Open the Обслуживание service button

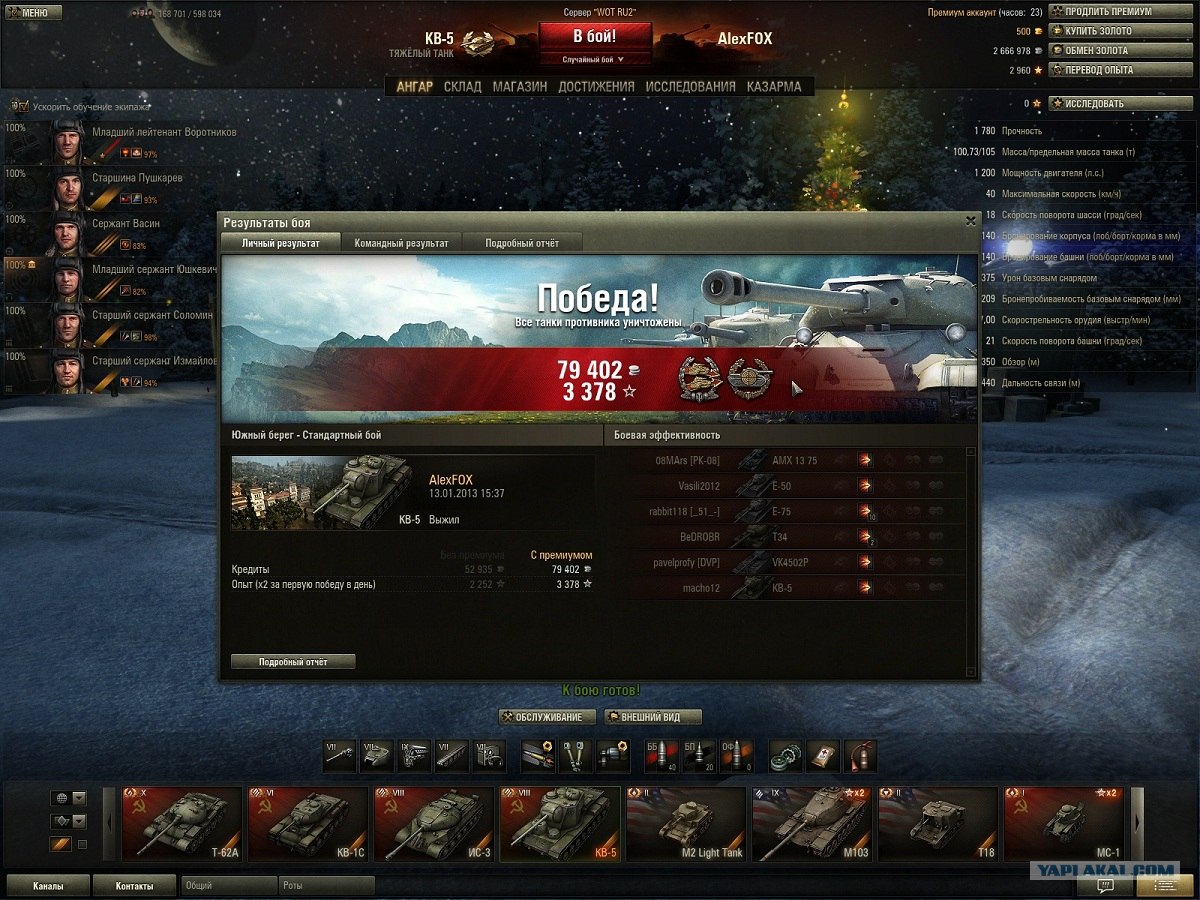pos(548,717)
